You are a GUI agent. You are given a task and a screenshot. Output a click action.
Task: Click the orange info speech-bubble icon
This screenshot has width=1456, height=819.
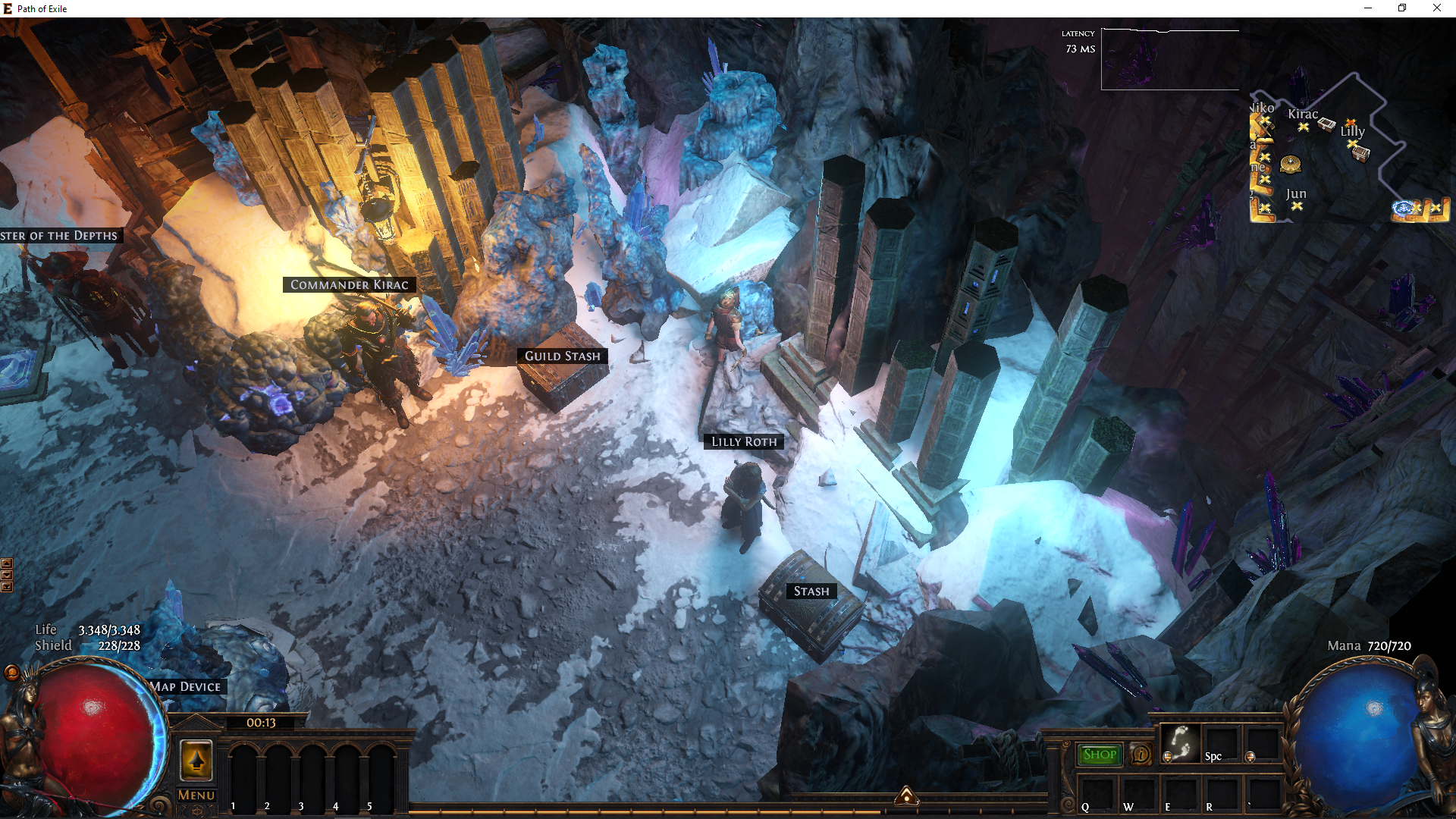pos(1141,755)
